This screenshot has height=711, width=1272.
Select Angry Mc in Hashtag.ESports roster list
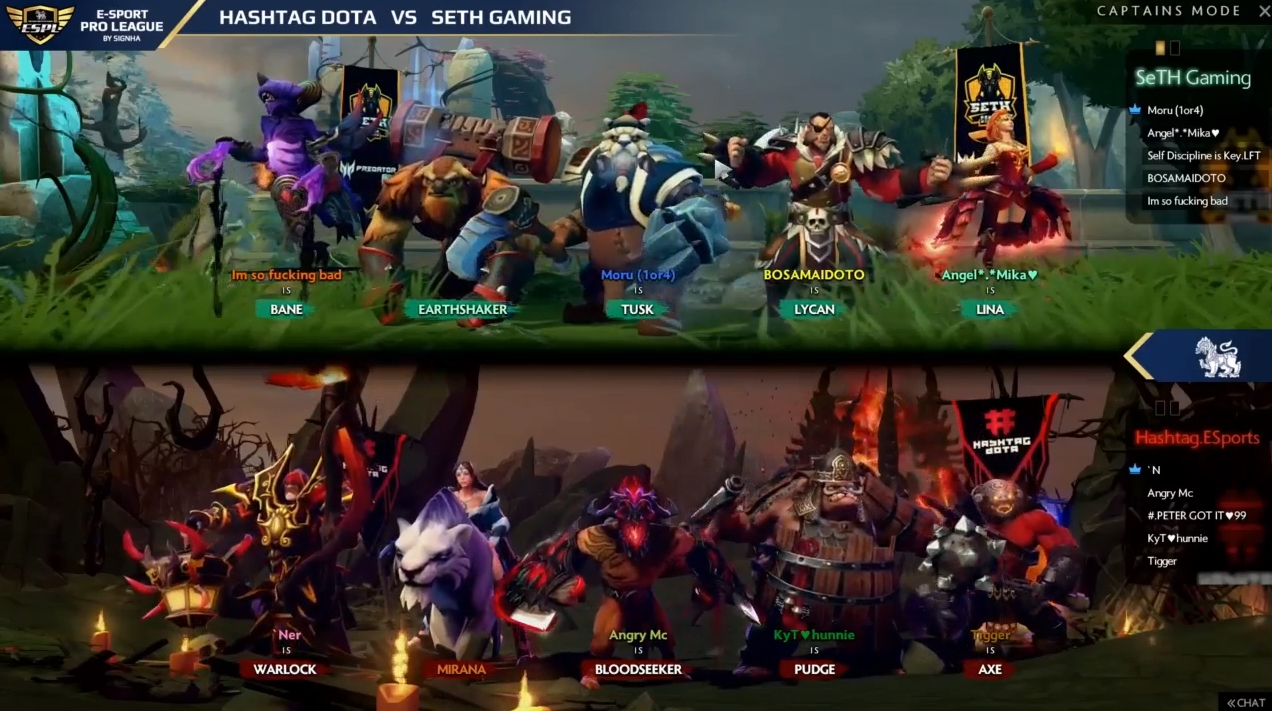[x=1170, y=493]
